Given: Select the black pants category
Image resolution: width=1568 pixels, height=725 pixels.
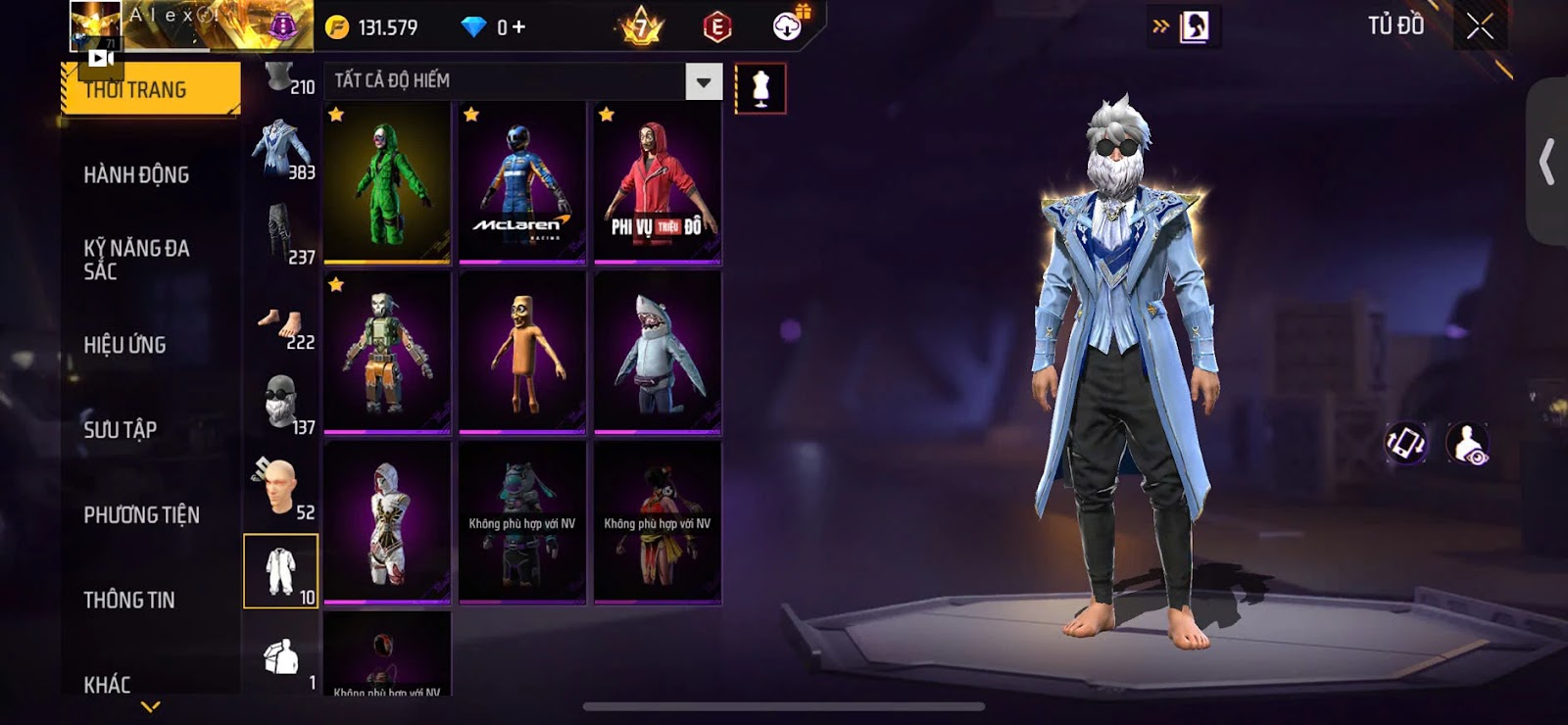Looking at the screenshot, I should 281,235.
